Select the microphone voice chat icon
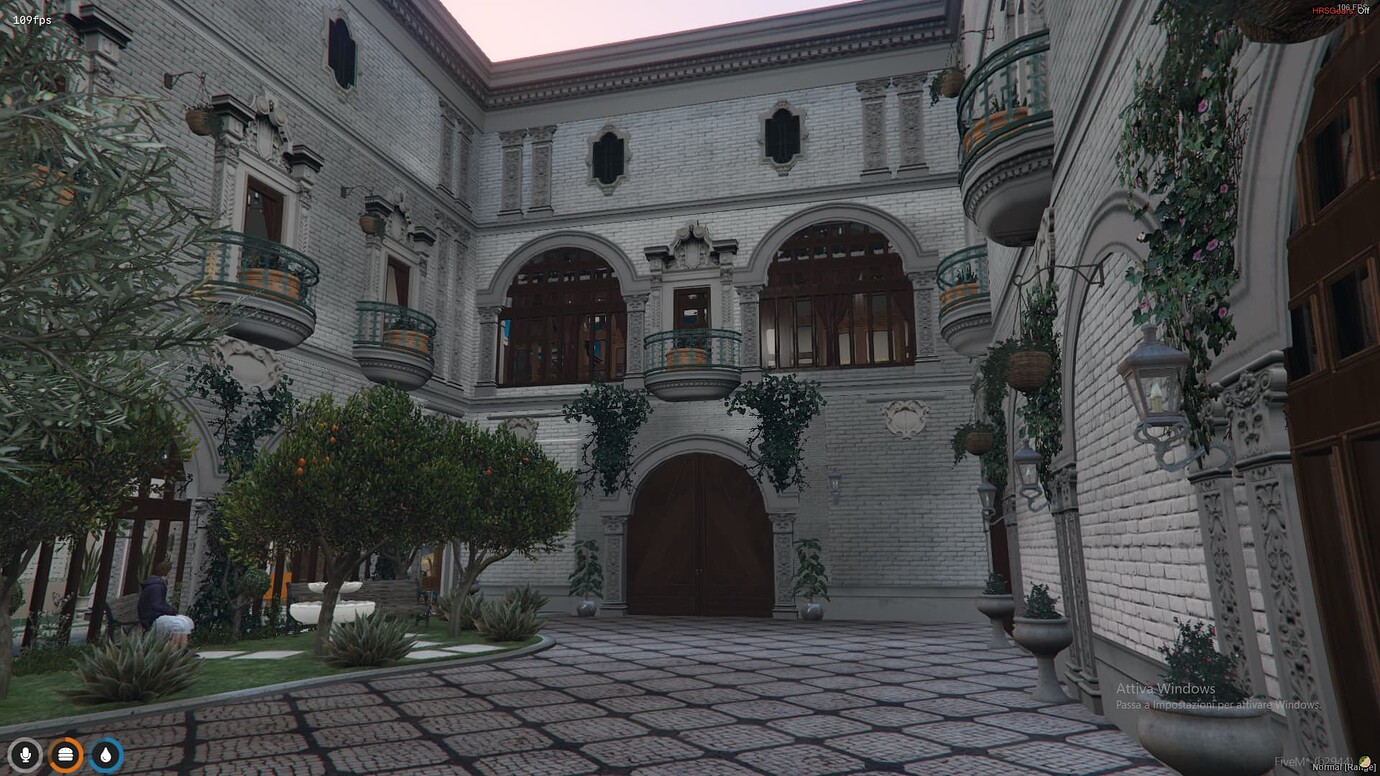The width and height of the screenshot is (1380, 776). pyautogui.click(x=25, y=755)
